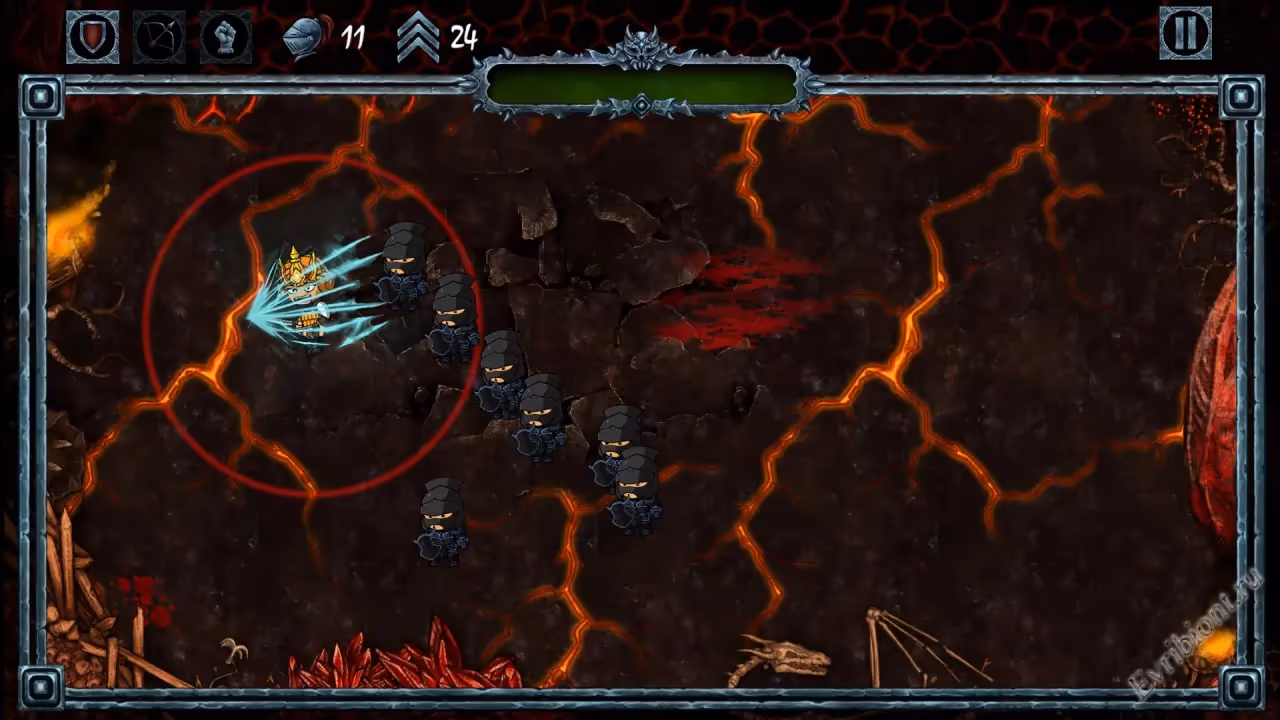1280x720 pixels.
Task: Use the armored fist ability
Action: click(x=225, y=37)
